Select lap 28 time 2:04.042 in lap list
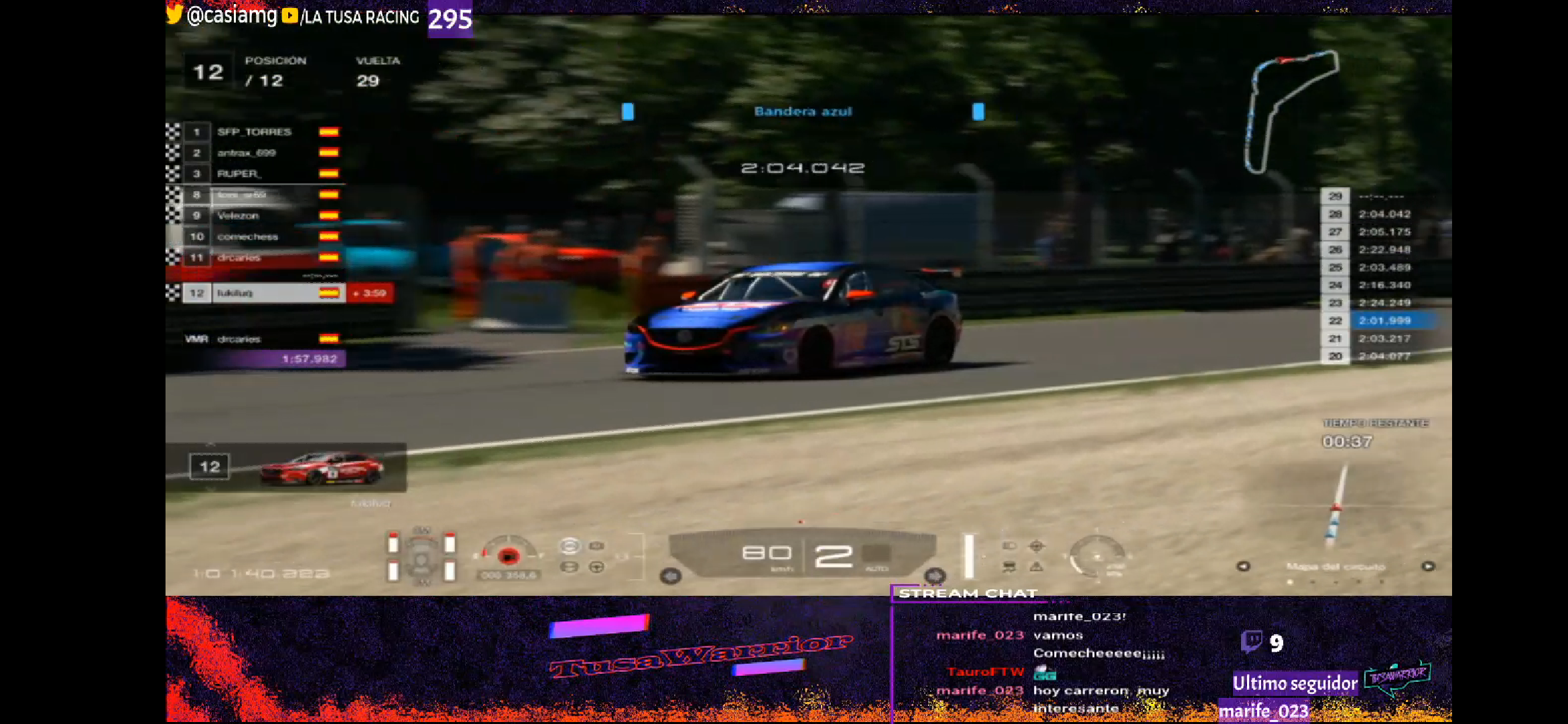 (x=1384, y=215)
